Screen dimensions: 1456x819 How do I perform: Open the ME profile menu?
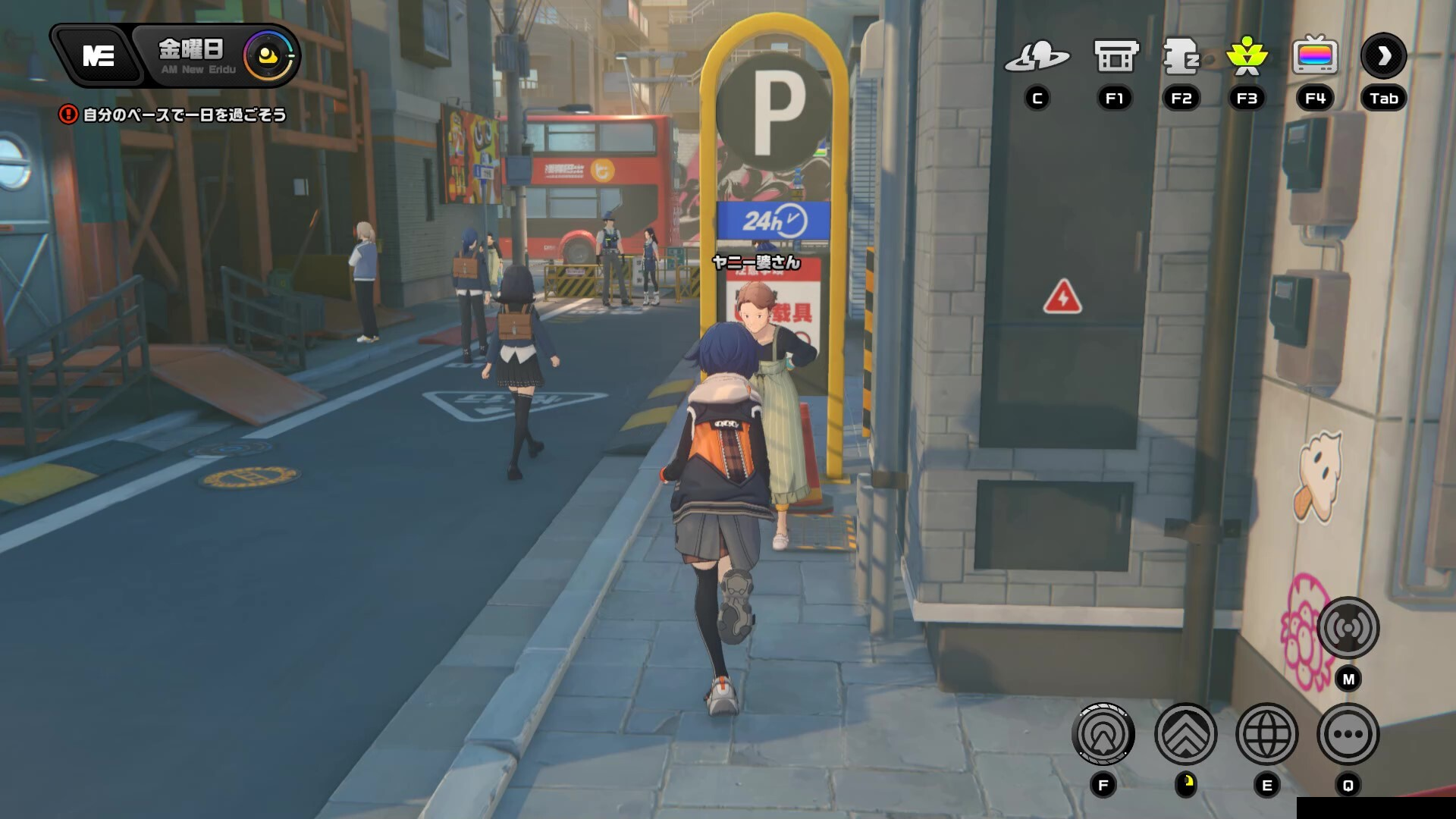point(98,55)
